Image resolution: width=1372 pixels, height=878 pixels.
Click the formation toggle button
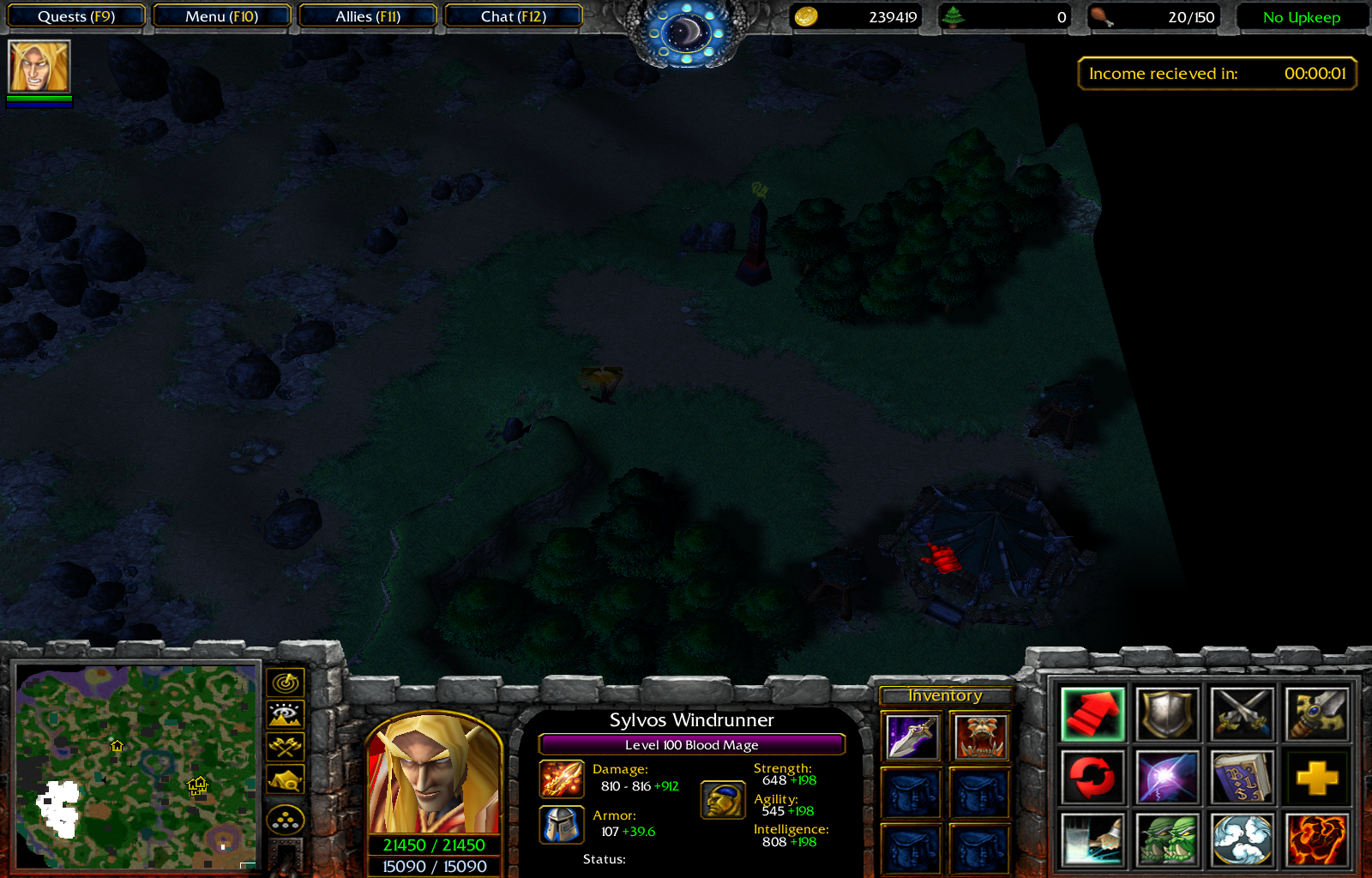(286, 821)
